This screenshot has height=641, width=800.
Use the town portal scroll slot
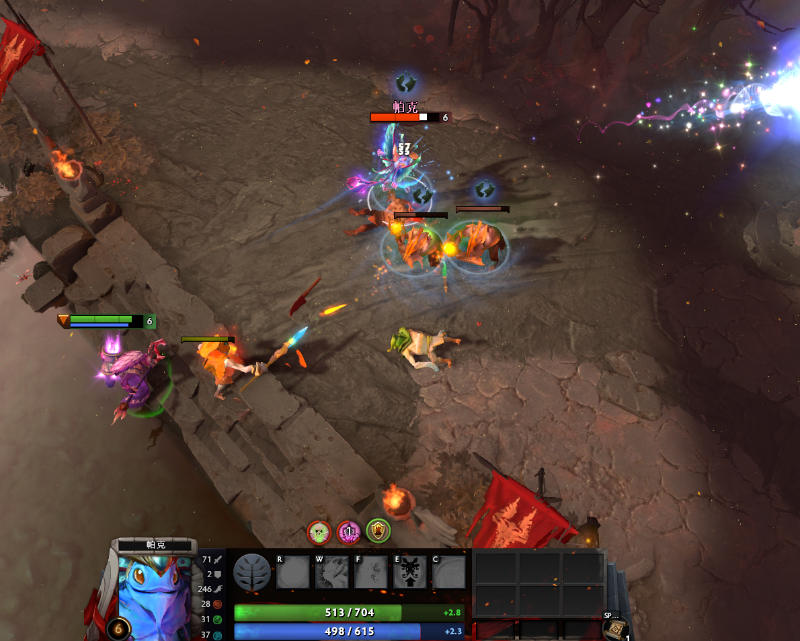click(x=614, y=628)
